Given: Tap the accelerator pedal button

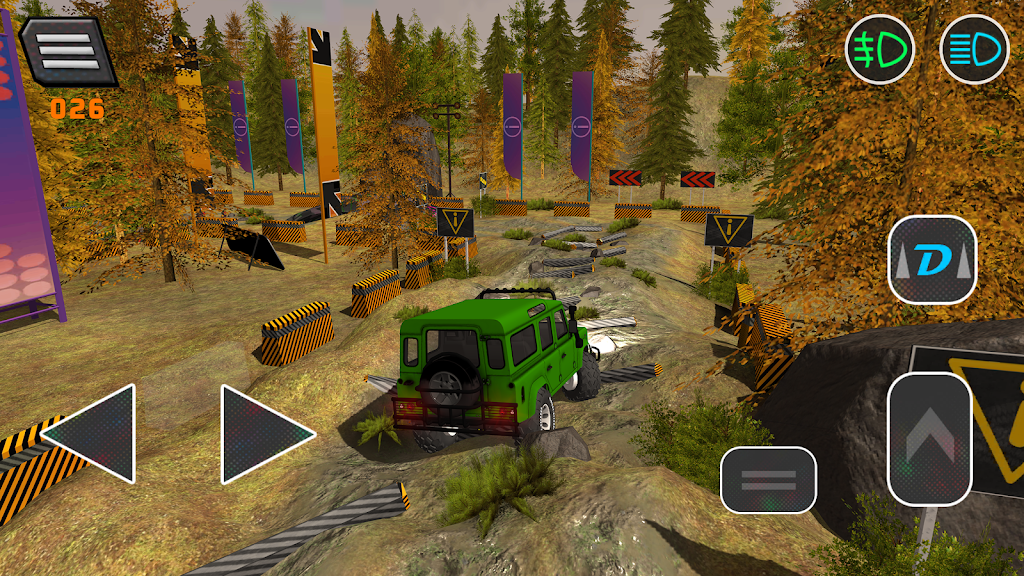Looking at the screenshot, I should [x=929, y=438].
